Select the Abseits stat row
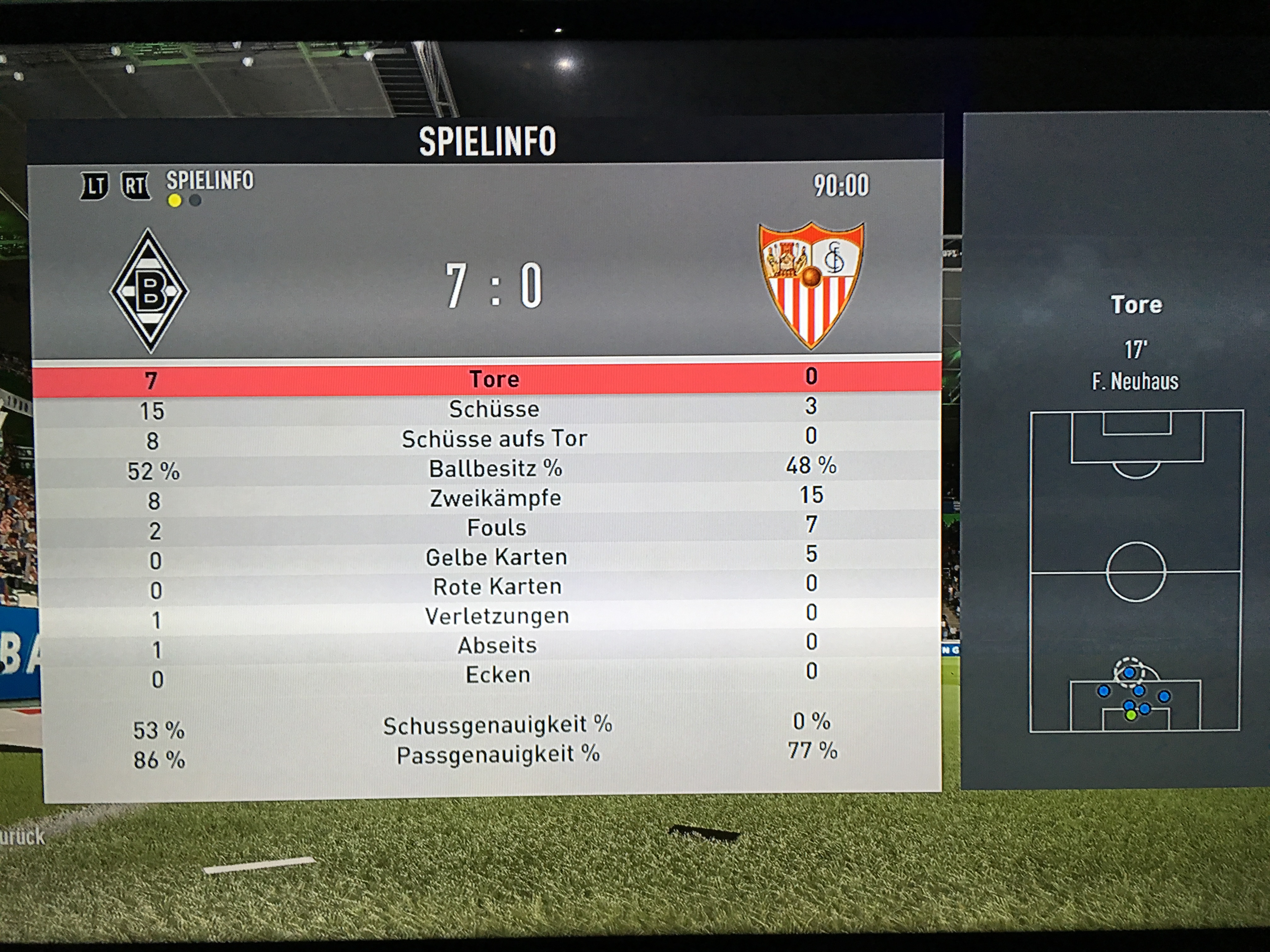1270x952 pixels. pyautogui.click(x=497, y=646)
